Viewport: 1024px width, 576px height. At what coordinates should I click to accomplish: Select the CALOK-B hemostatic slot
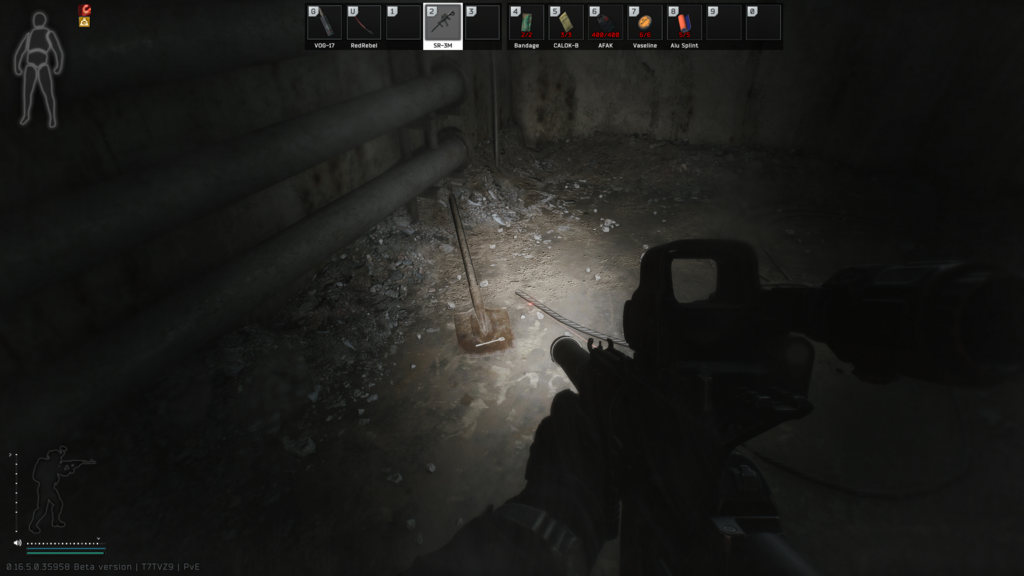566,23
